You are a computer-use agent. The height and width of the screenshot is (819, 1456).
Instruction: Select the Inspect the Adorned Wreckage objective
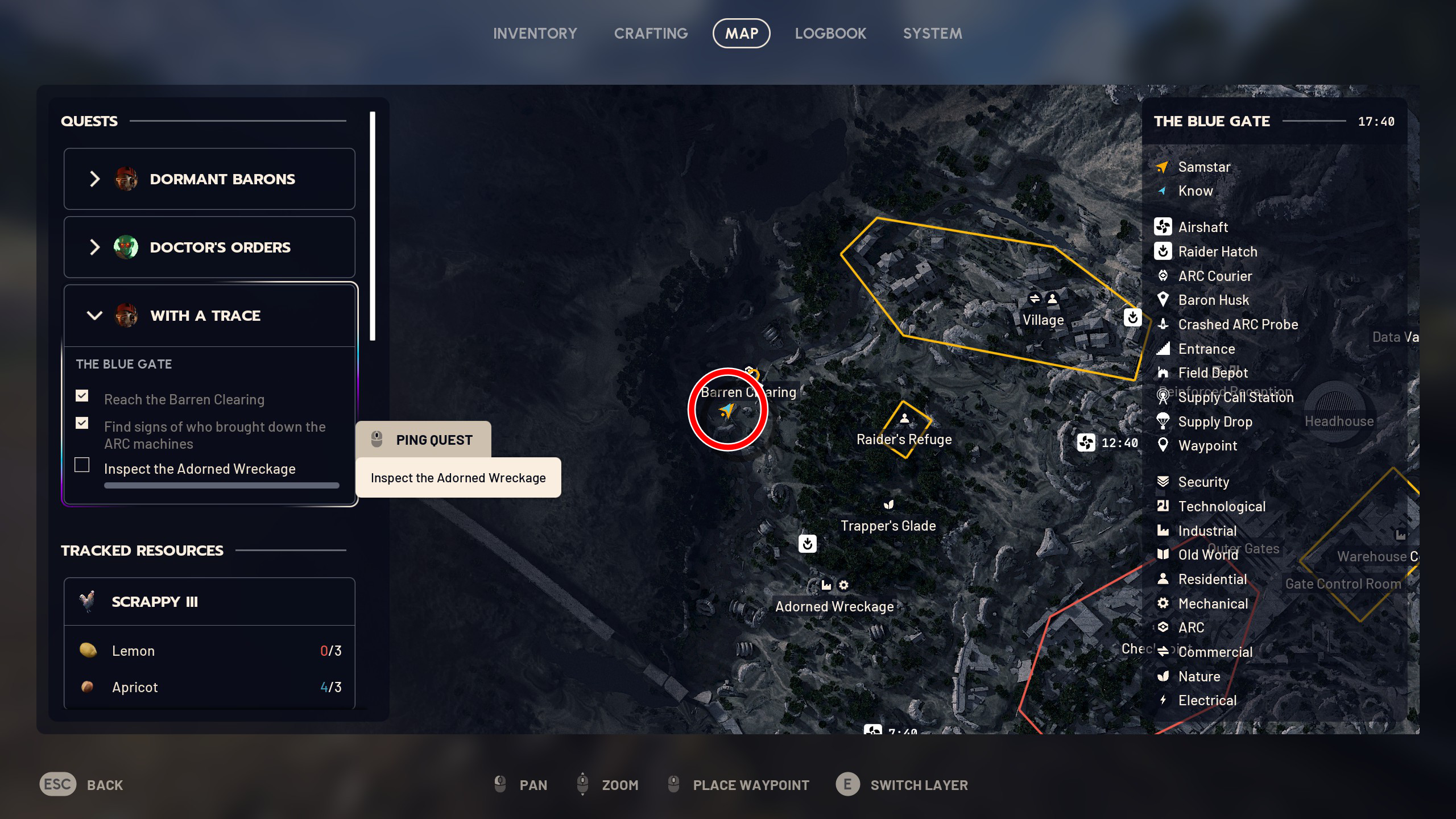tap(200, 469)
